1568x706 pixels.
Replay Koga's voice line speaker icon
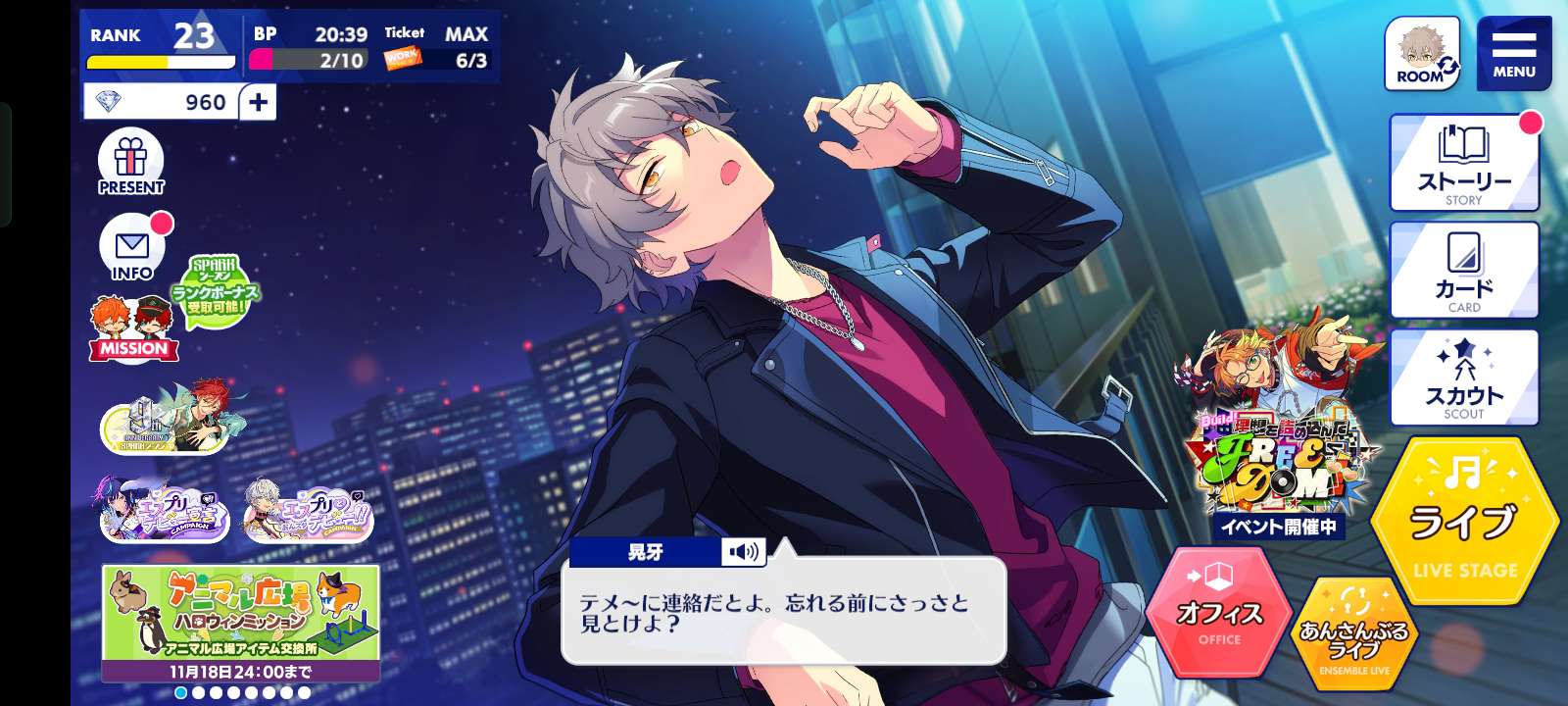(743, 552)
